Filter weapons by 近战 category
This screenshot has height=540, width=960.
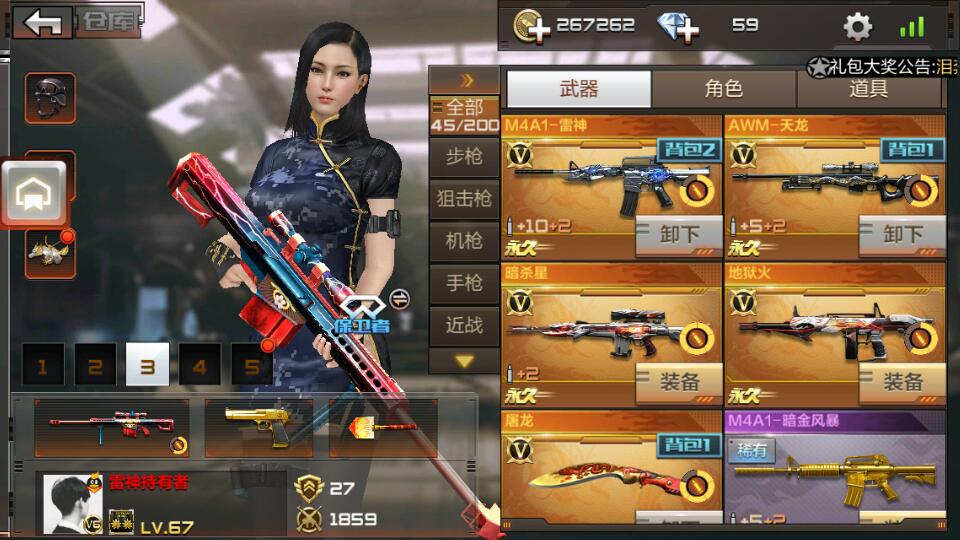(x=464, y=325)
